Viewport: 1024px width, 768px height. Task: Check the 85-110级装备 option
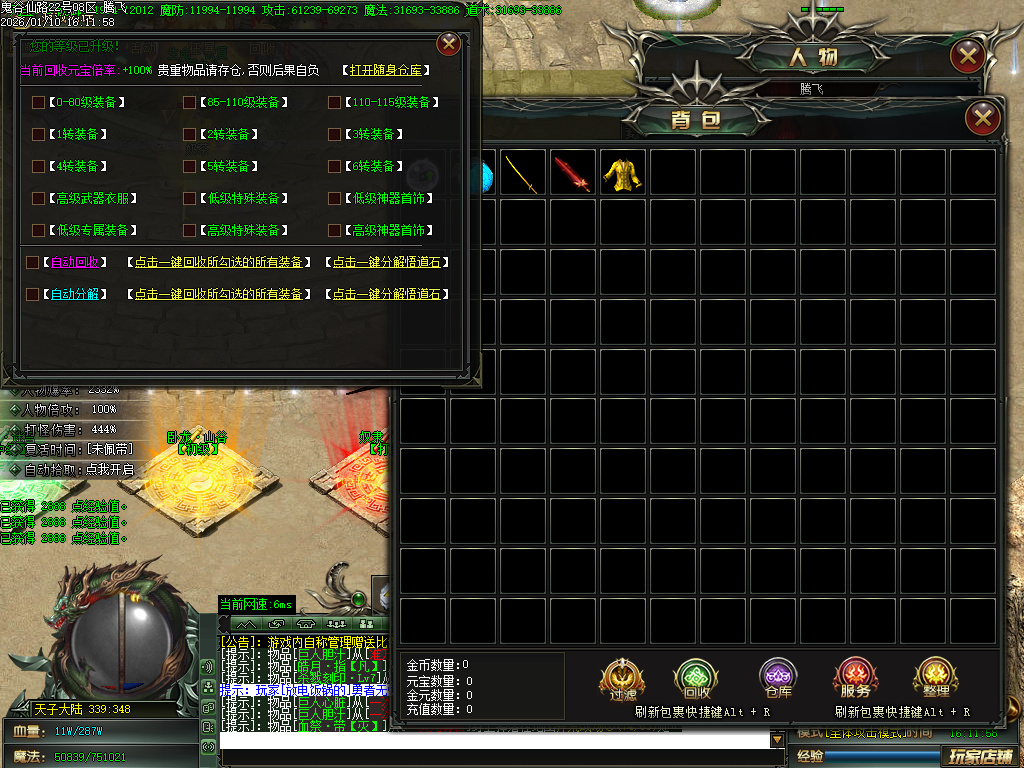click(x=189, y=102)
